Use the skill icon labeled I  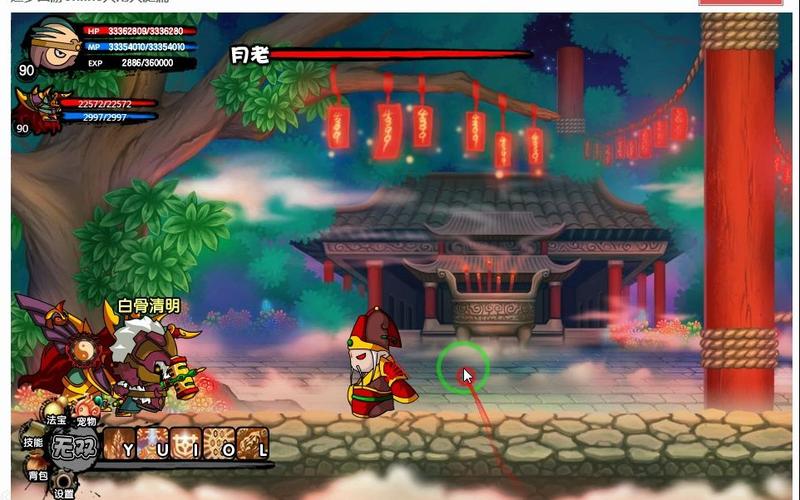[187, 443]
